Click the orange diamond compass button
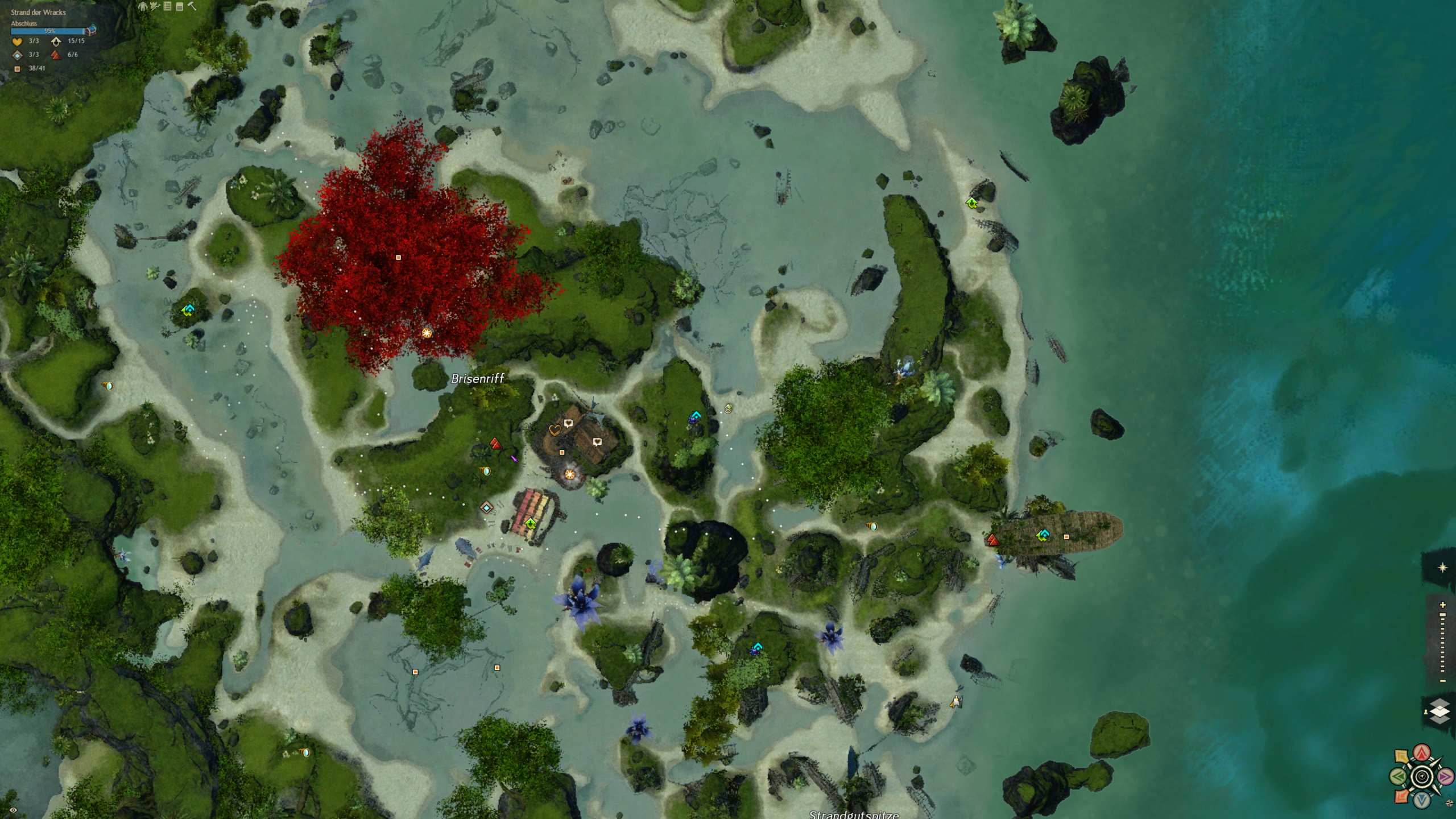The width and height of the screenshot is (1456, 819). [1402, 796]
